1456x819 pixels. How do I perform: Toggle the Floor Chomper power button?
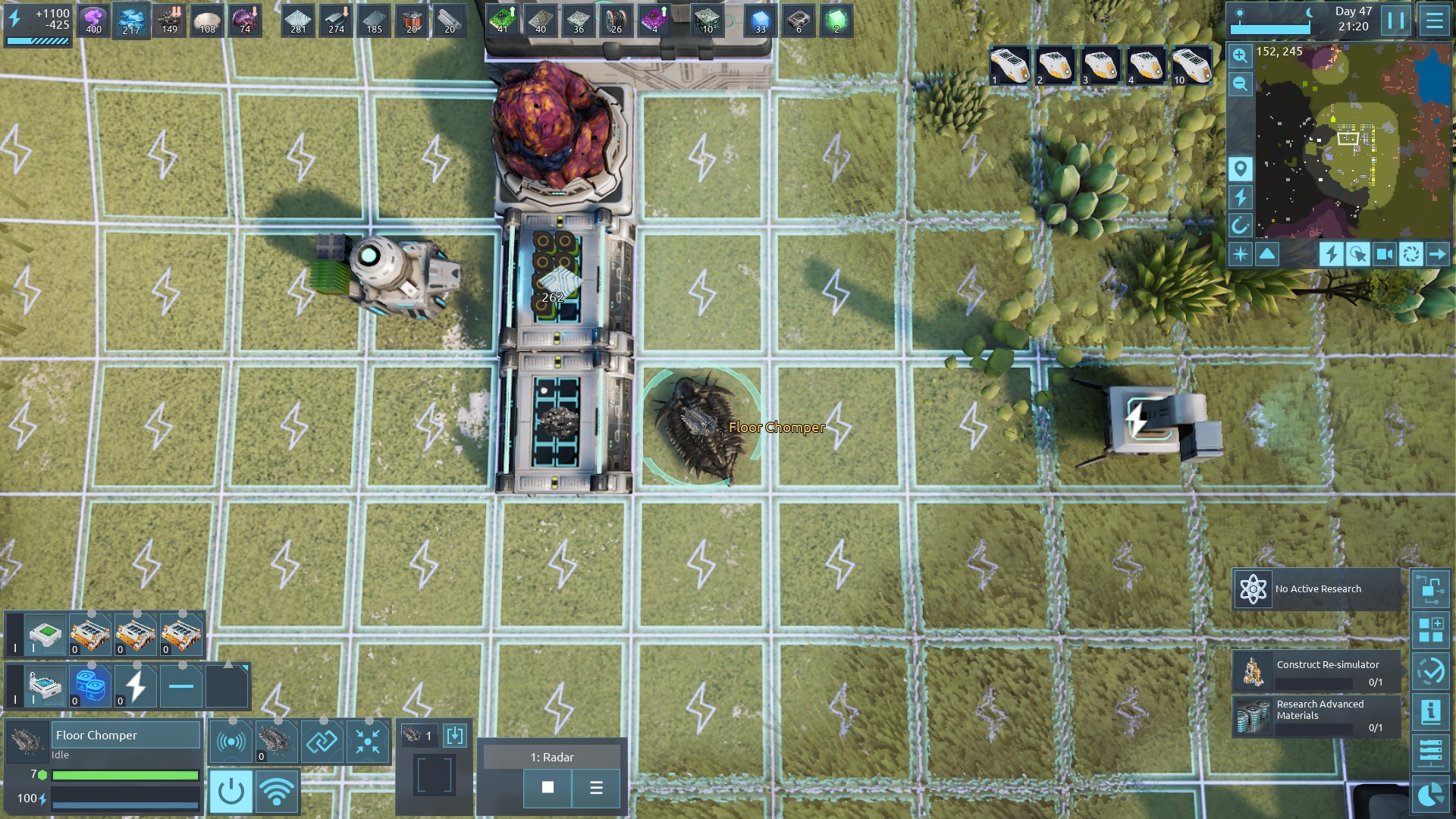click(231, 792)
